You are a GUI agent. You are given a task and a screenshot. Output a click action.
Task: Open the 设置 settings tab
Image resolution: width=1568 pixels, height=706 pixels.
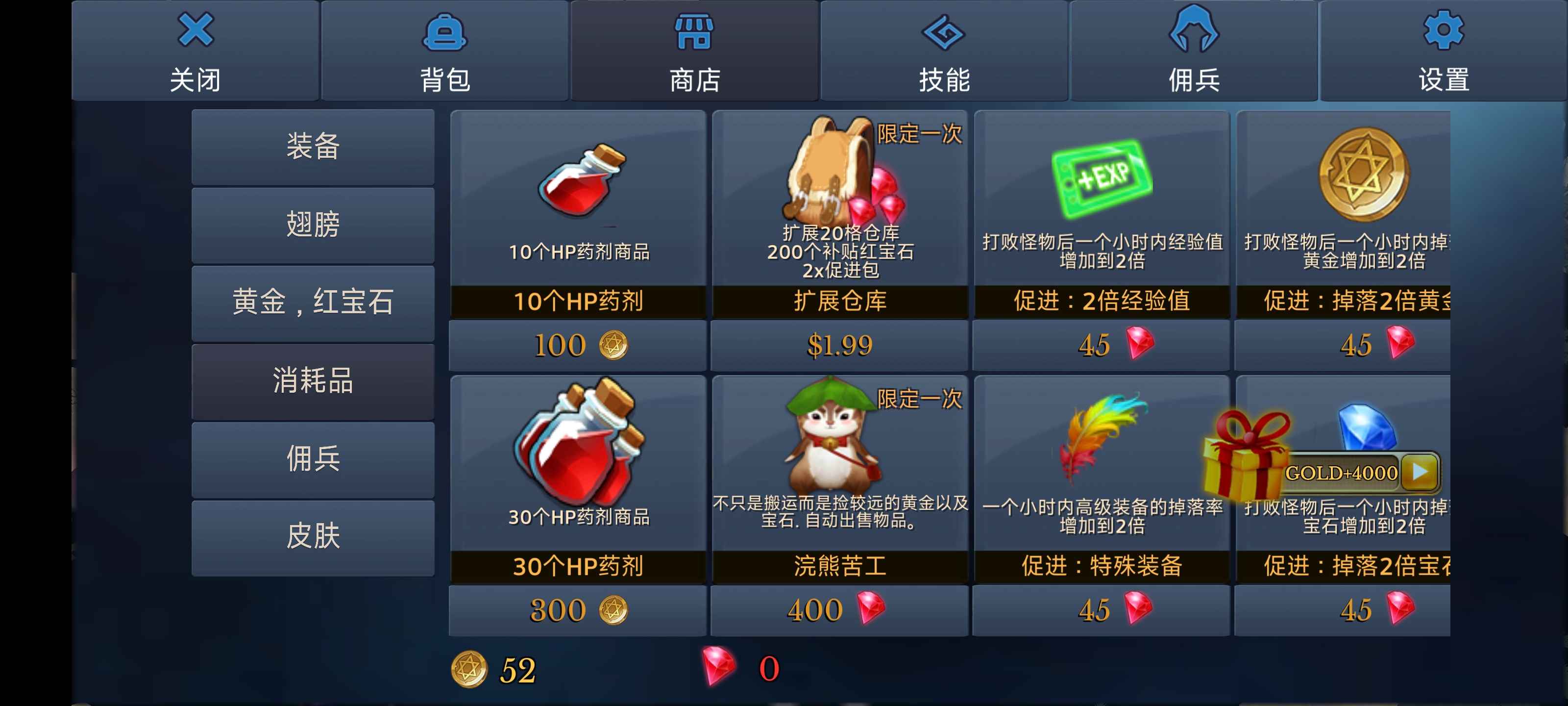1443,51
